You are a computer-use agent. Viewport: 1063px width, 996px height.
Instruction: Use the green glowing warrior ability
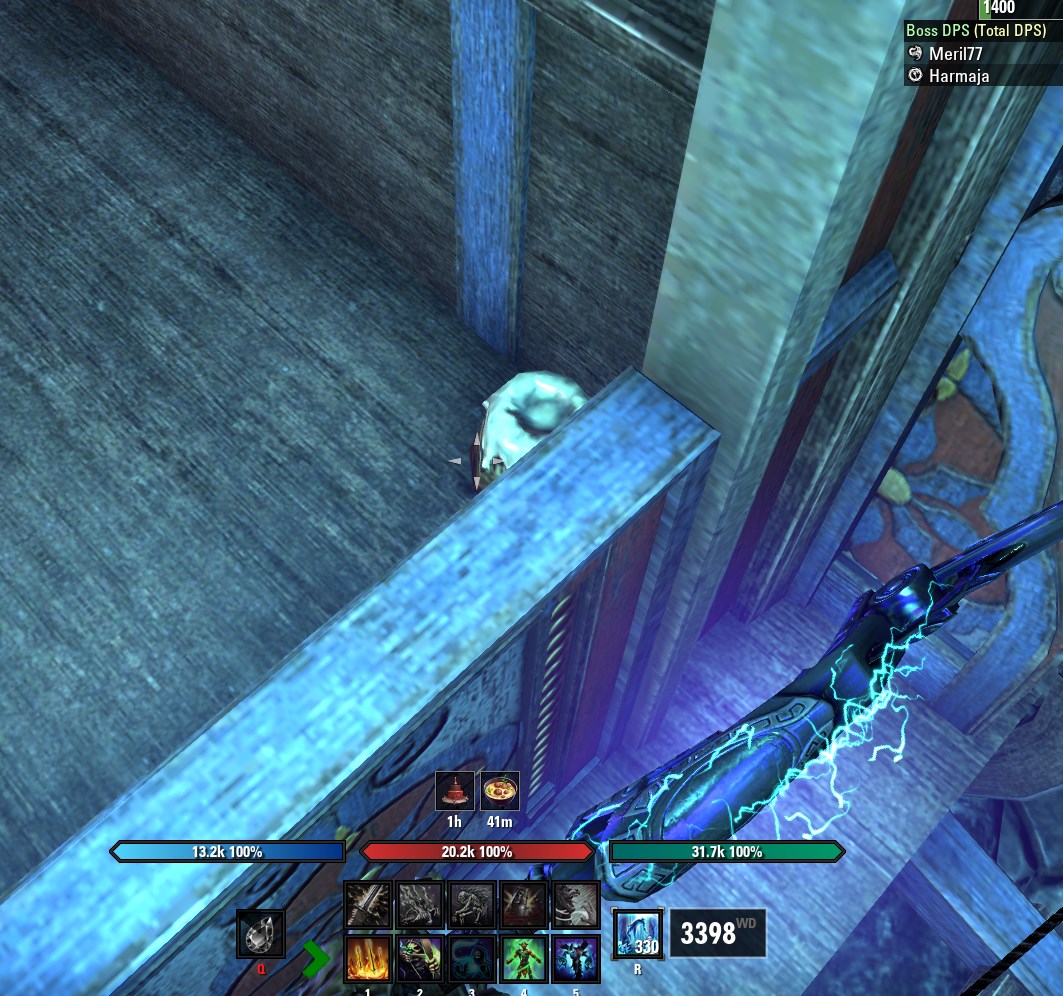click(x=524, y=960)
